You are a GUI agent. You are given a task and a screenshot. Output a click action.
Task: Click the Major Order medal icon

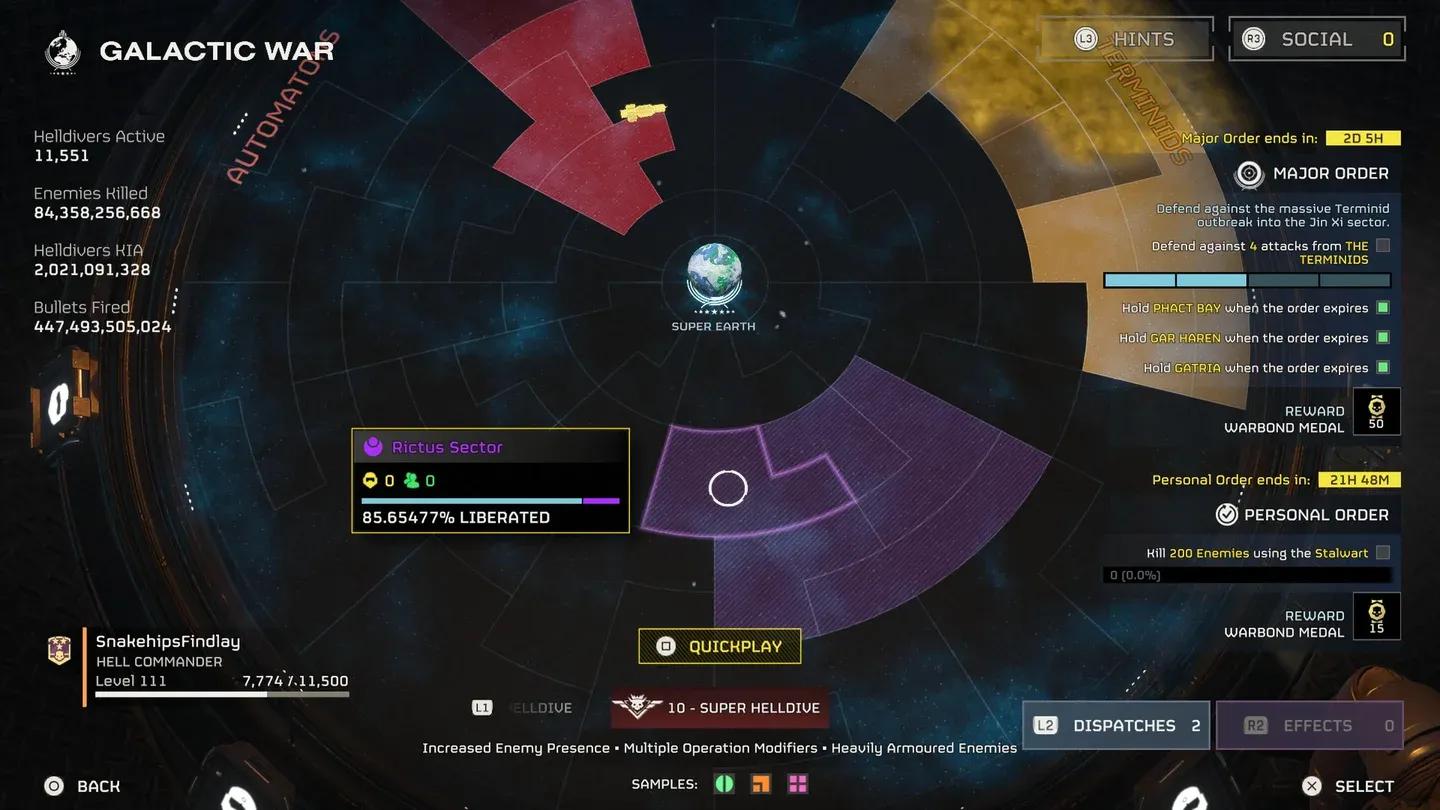click(1249, 173)
